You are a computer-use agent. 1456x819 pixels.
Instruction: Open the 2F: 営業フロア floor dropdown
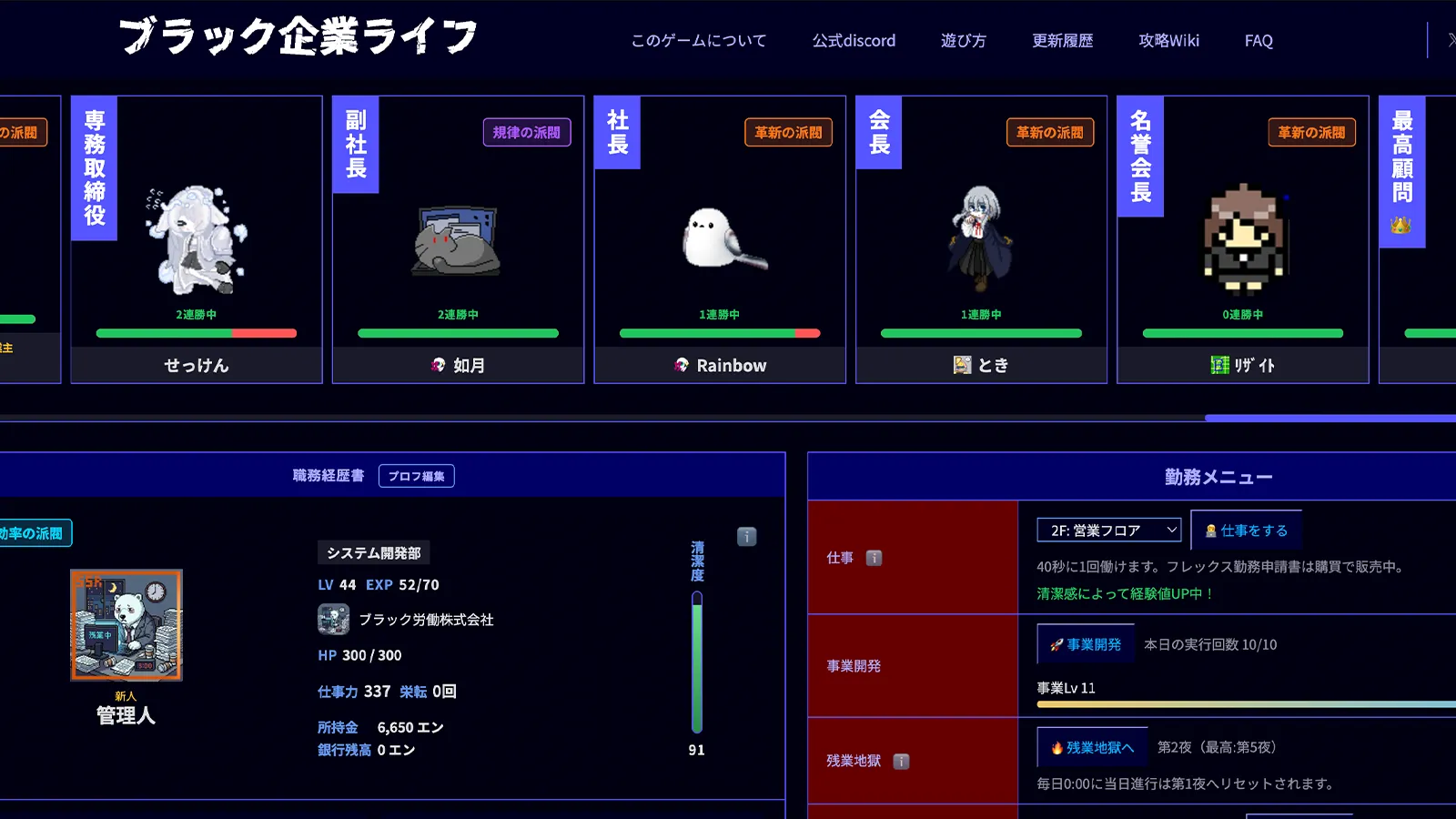click(x=1108, y=529)
